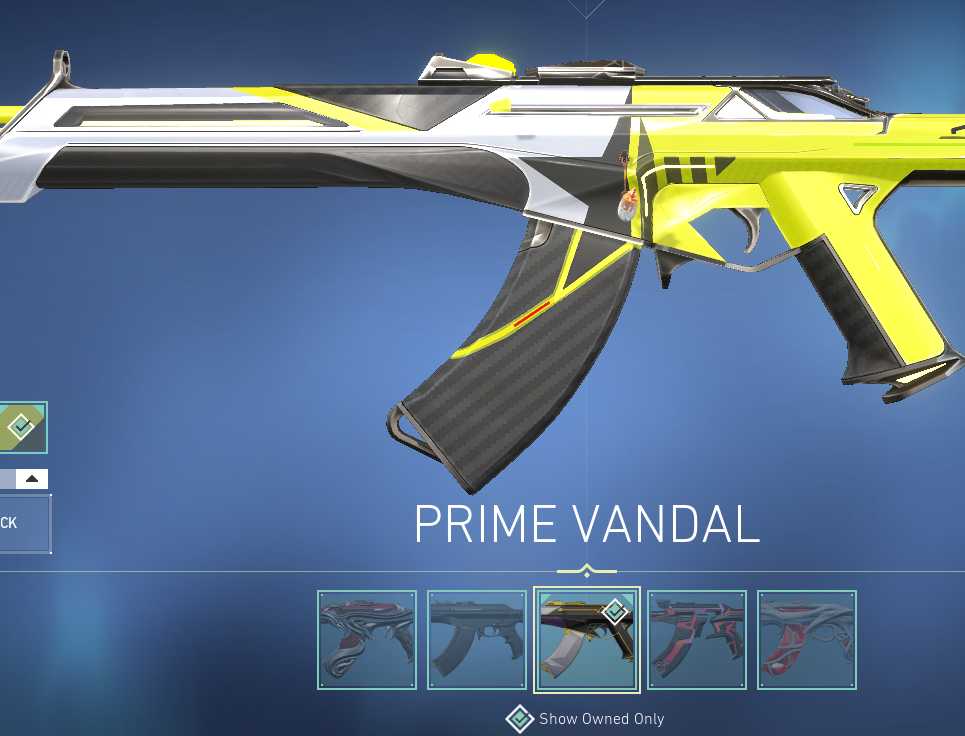Pick the red and black angular Vandal skin
The height and width of the screenshot is (736, 965).
pyautogui.click(x=696, y=640)
